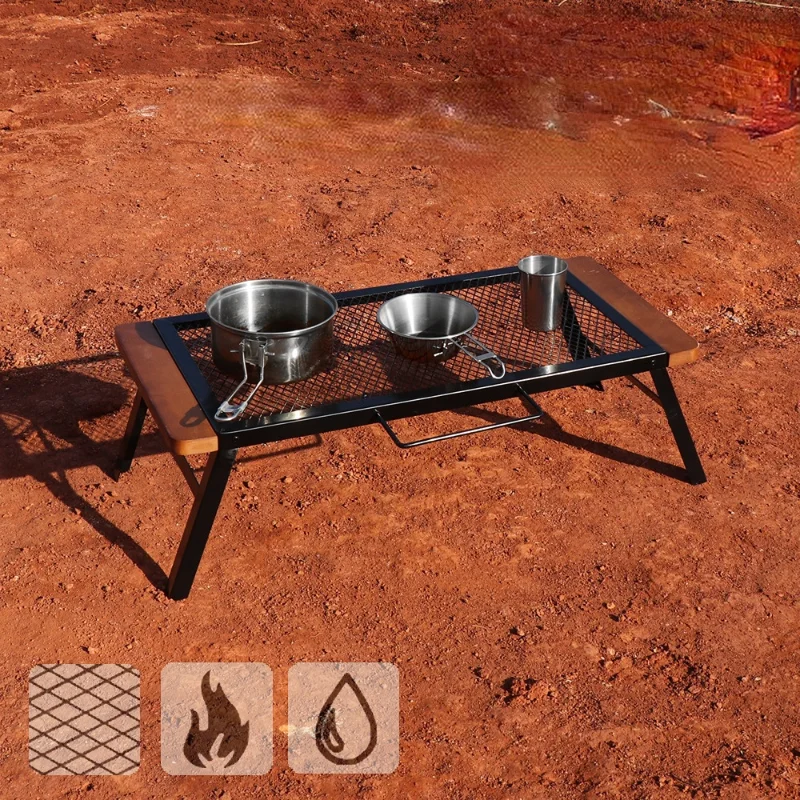Choose the water droplet icon

tap(344, 719)
